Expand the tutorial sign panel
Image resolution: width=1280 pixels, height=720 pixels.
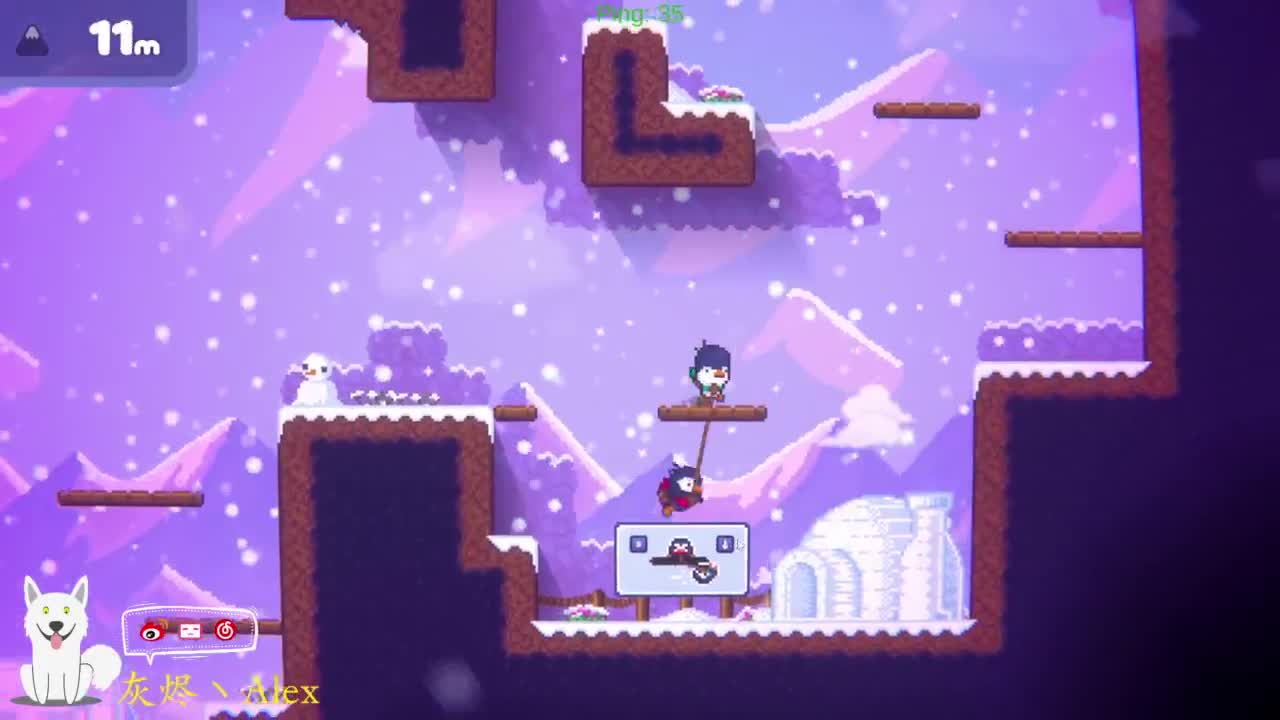click(683, 560)
